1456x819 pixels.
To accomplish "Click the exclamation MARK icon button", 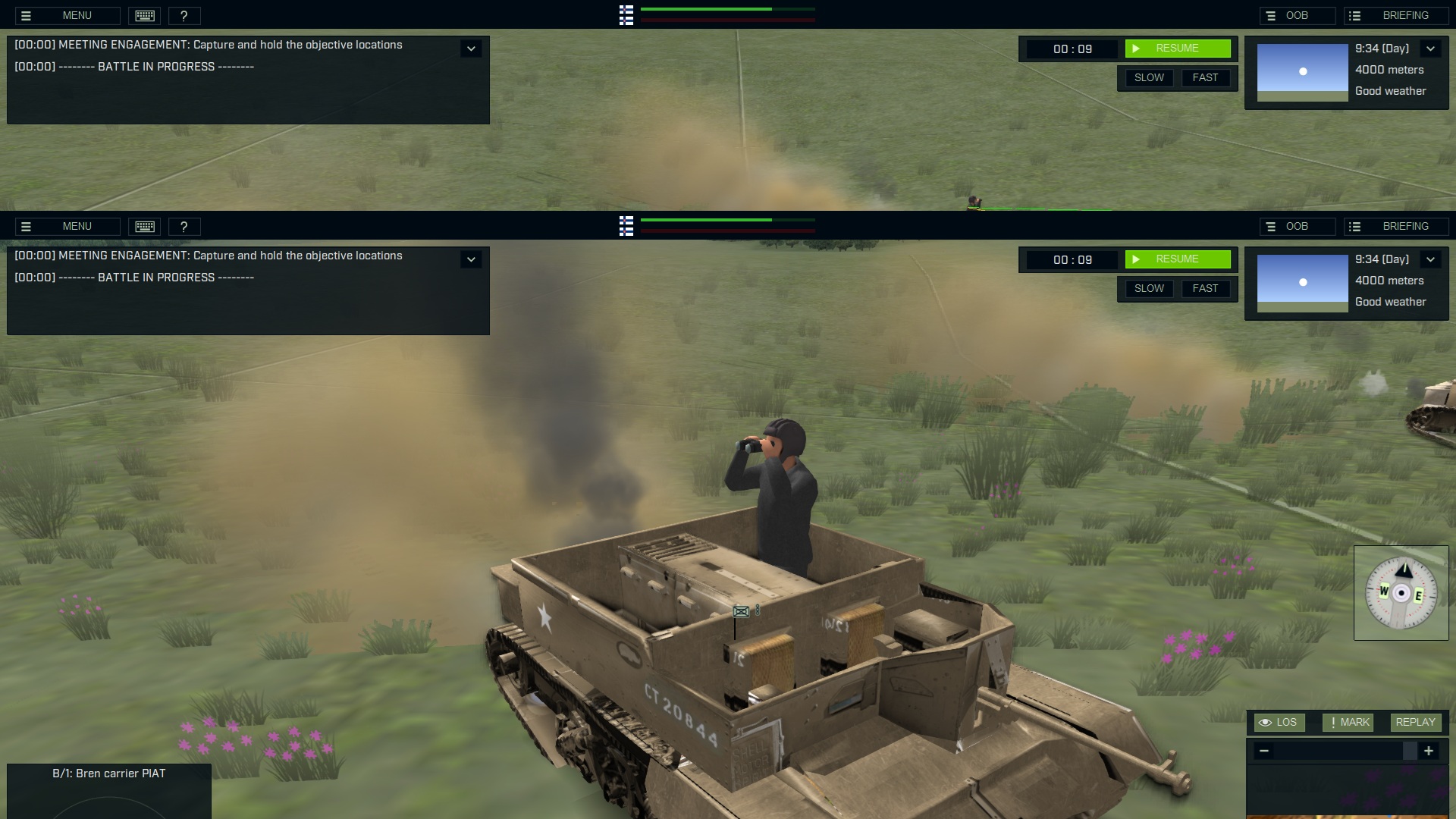I will (1348, 722).
